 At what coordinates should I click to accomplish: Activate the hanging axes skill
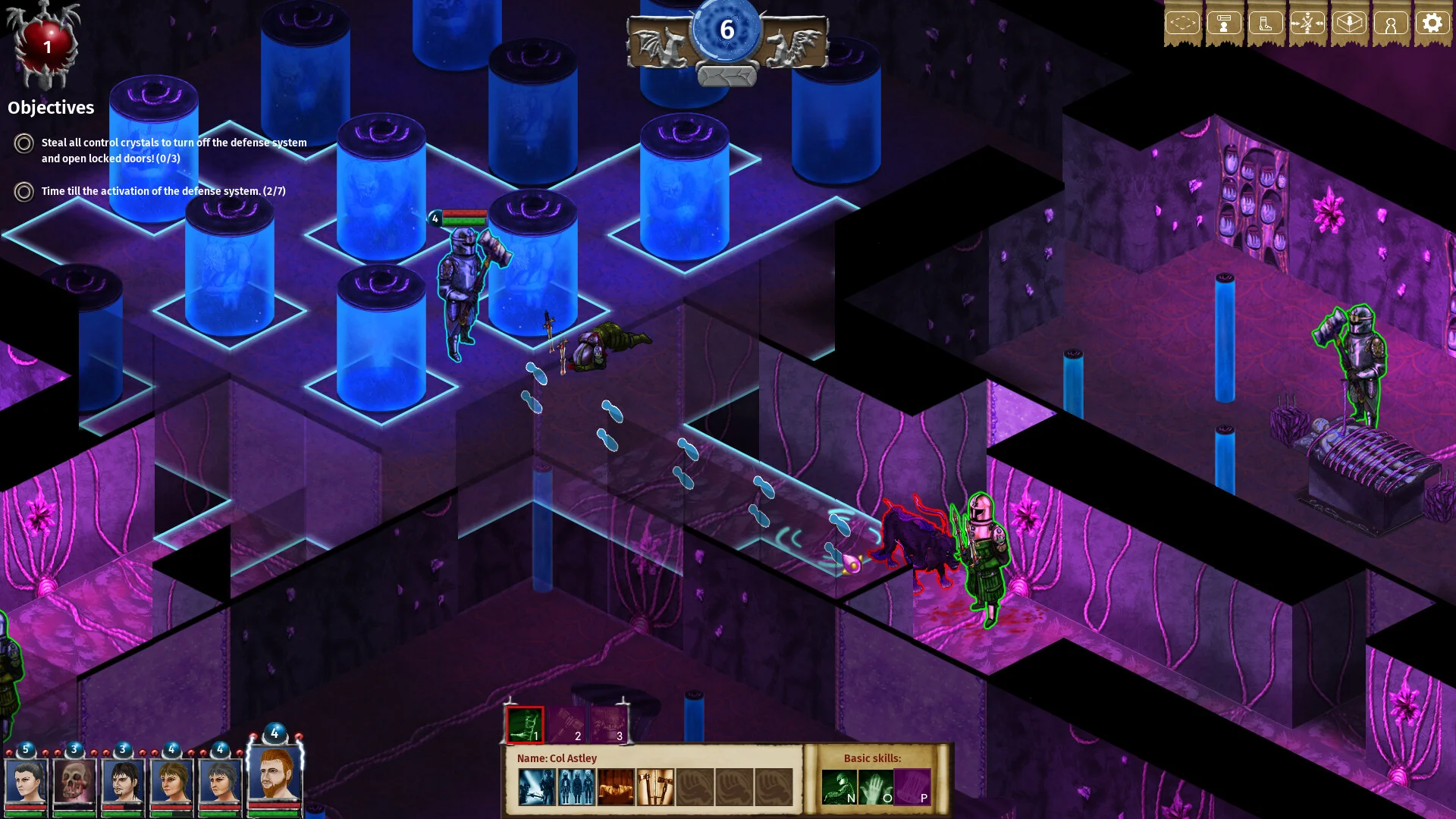click(x=655, y=787)
